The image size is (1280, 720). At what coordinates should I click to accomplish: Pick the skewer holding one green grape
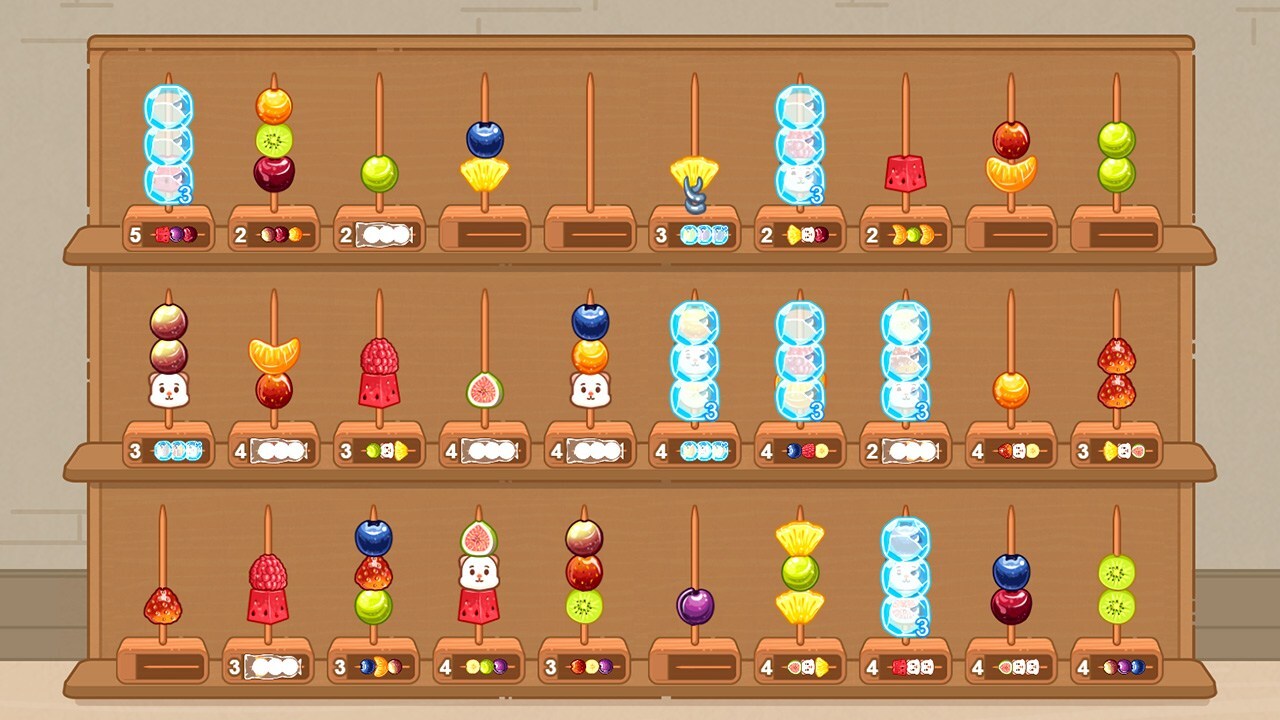tap(379, 173)
